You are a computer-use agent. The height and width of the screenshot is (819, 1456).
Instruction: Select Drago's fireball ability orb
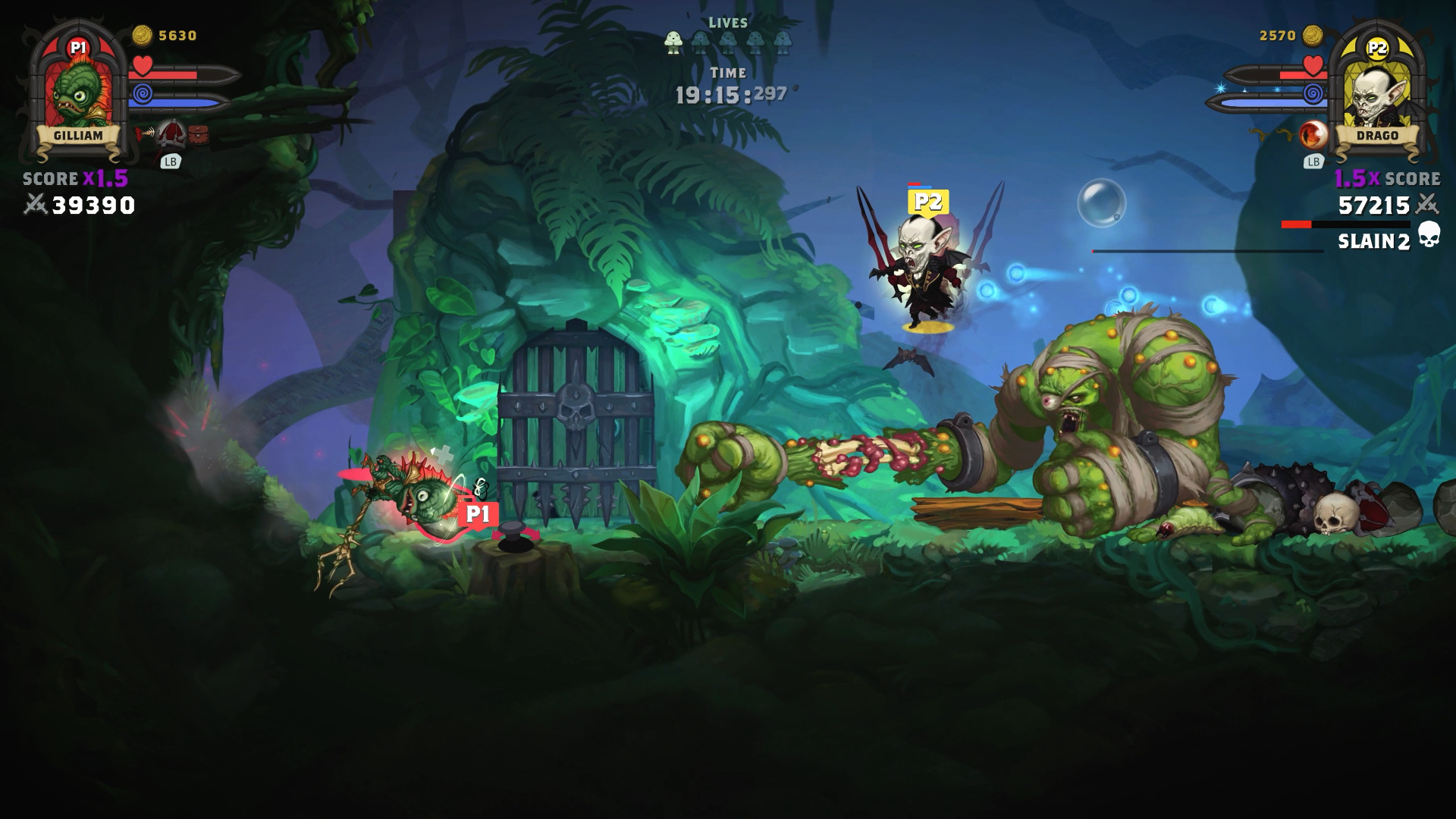[1313, 134]
